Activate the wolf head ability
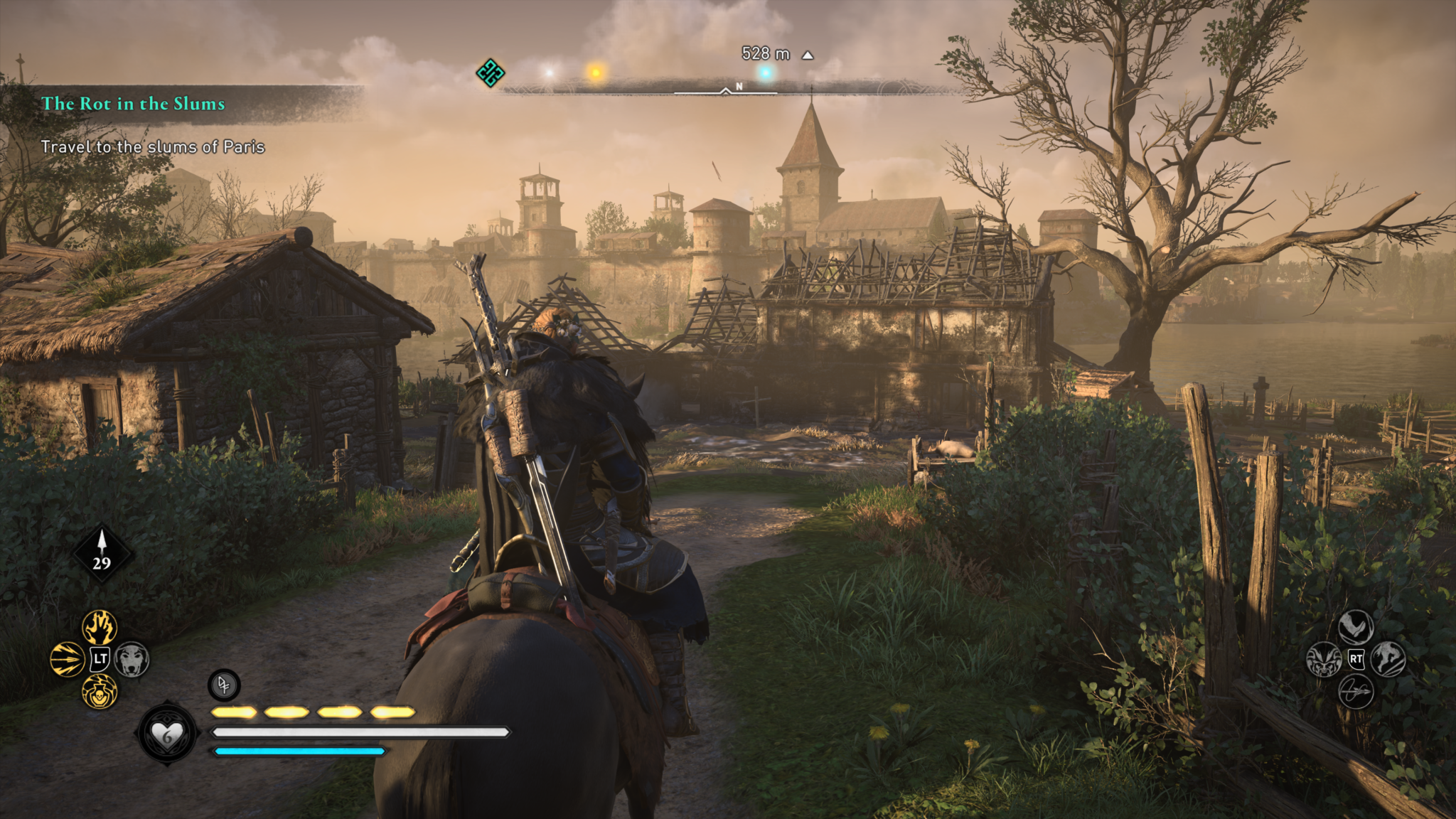The image size is (1456, 819). click(132, 659)
